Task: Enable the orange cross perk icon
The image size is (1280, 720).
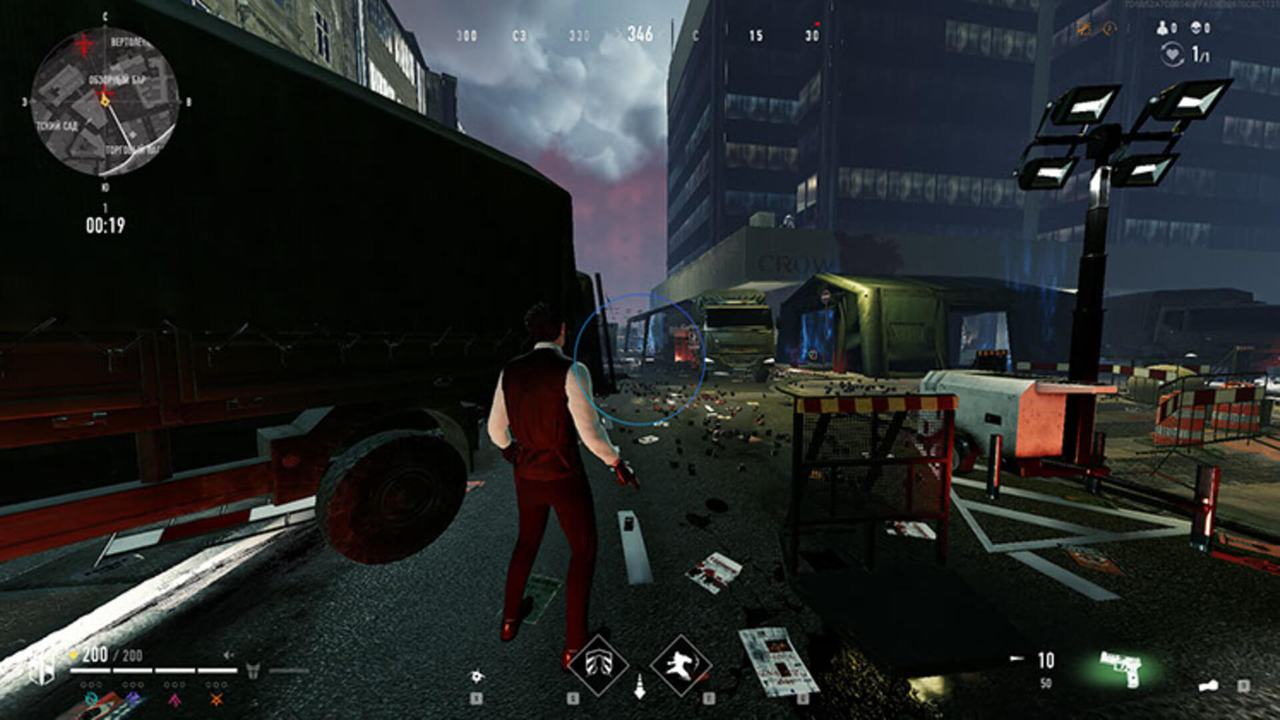Action: point(215,698)
